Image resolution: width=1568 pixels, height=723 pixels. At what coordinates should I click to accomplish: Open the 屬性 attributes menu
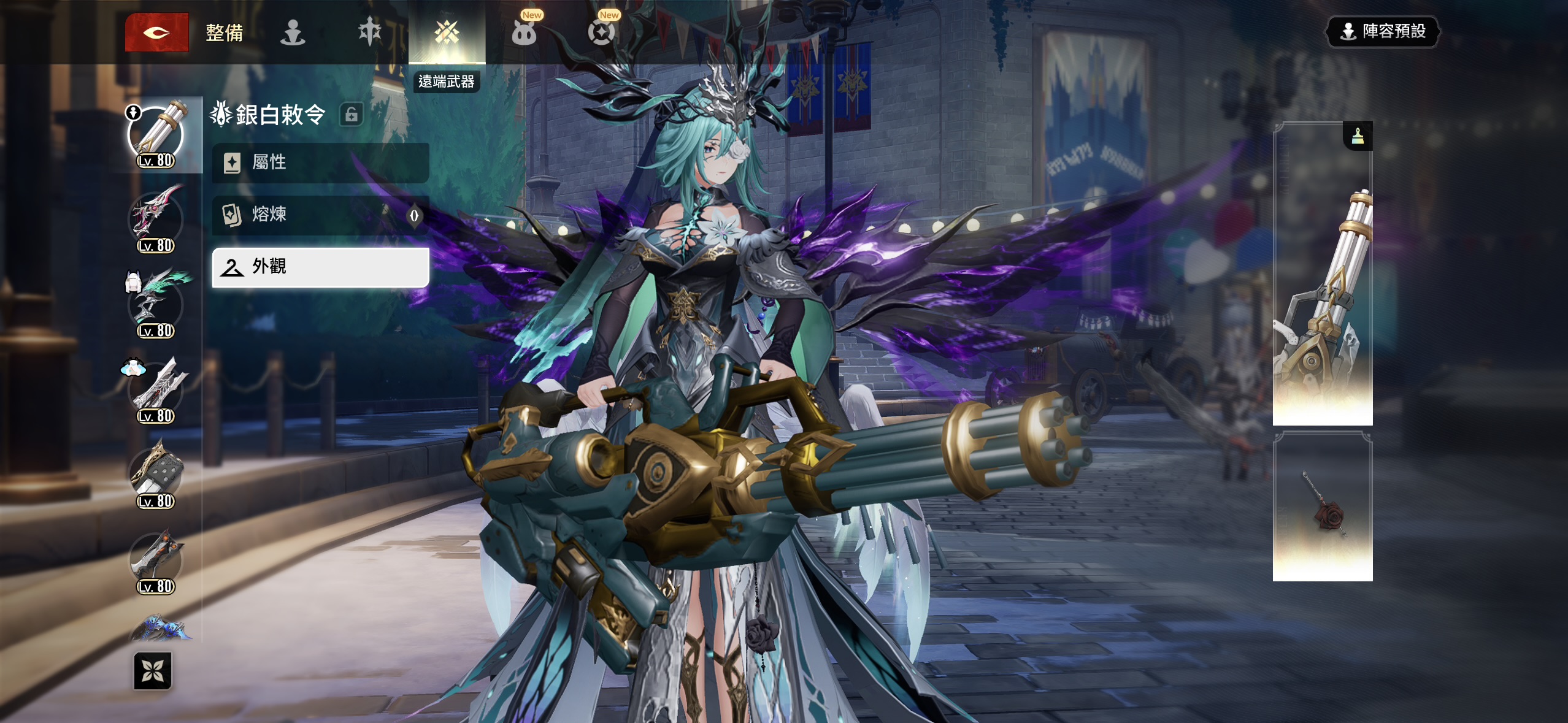[x=320, y=163]
